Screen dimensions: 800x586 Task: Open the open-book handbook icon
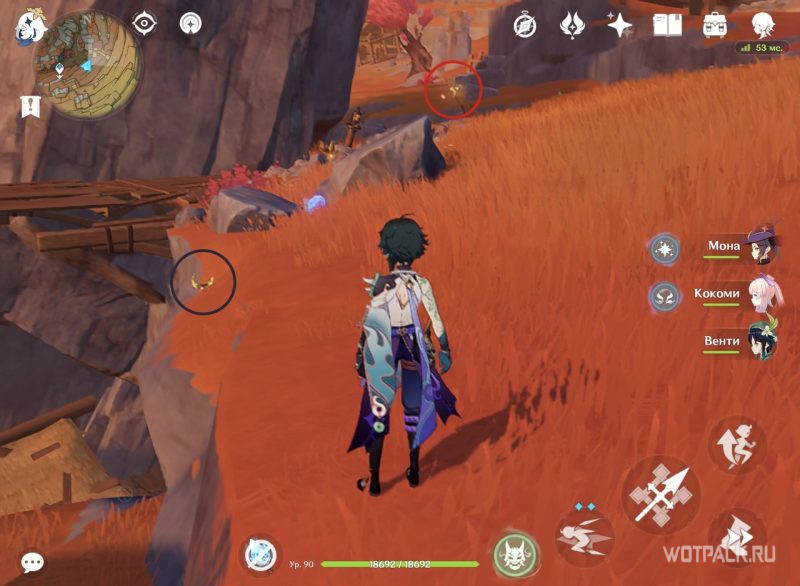tap(667, 25)
